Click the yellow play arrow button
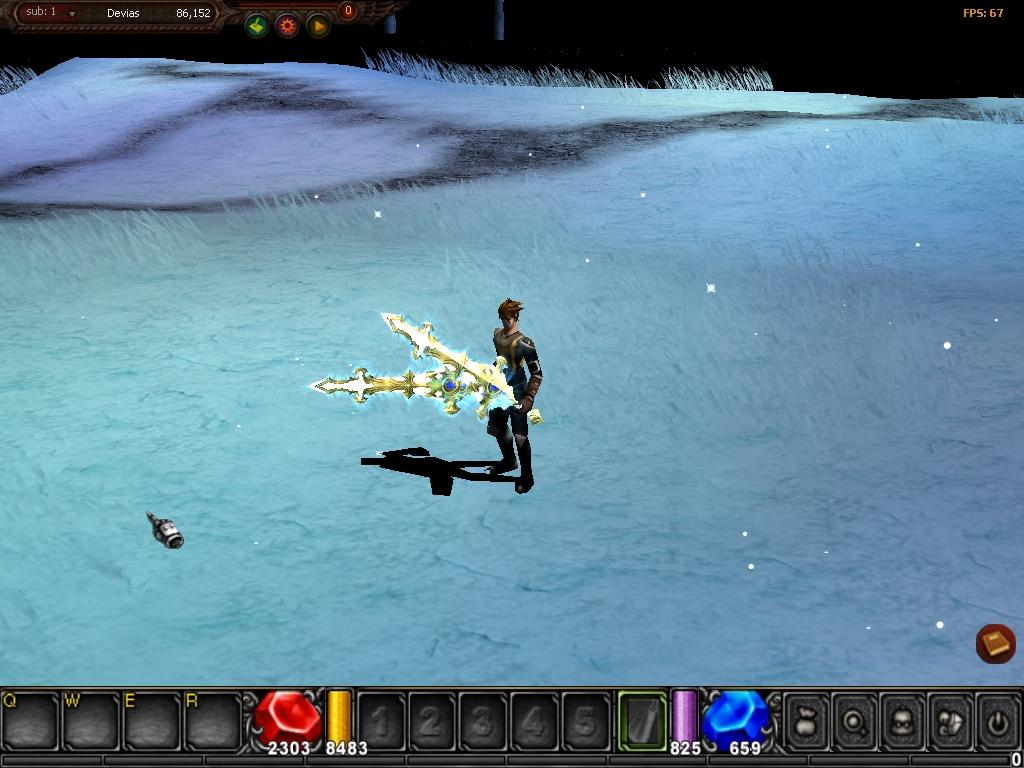The height and width of the screenshot is (768, 1024). [x=317, y=26]
